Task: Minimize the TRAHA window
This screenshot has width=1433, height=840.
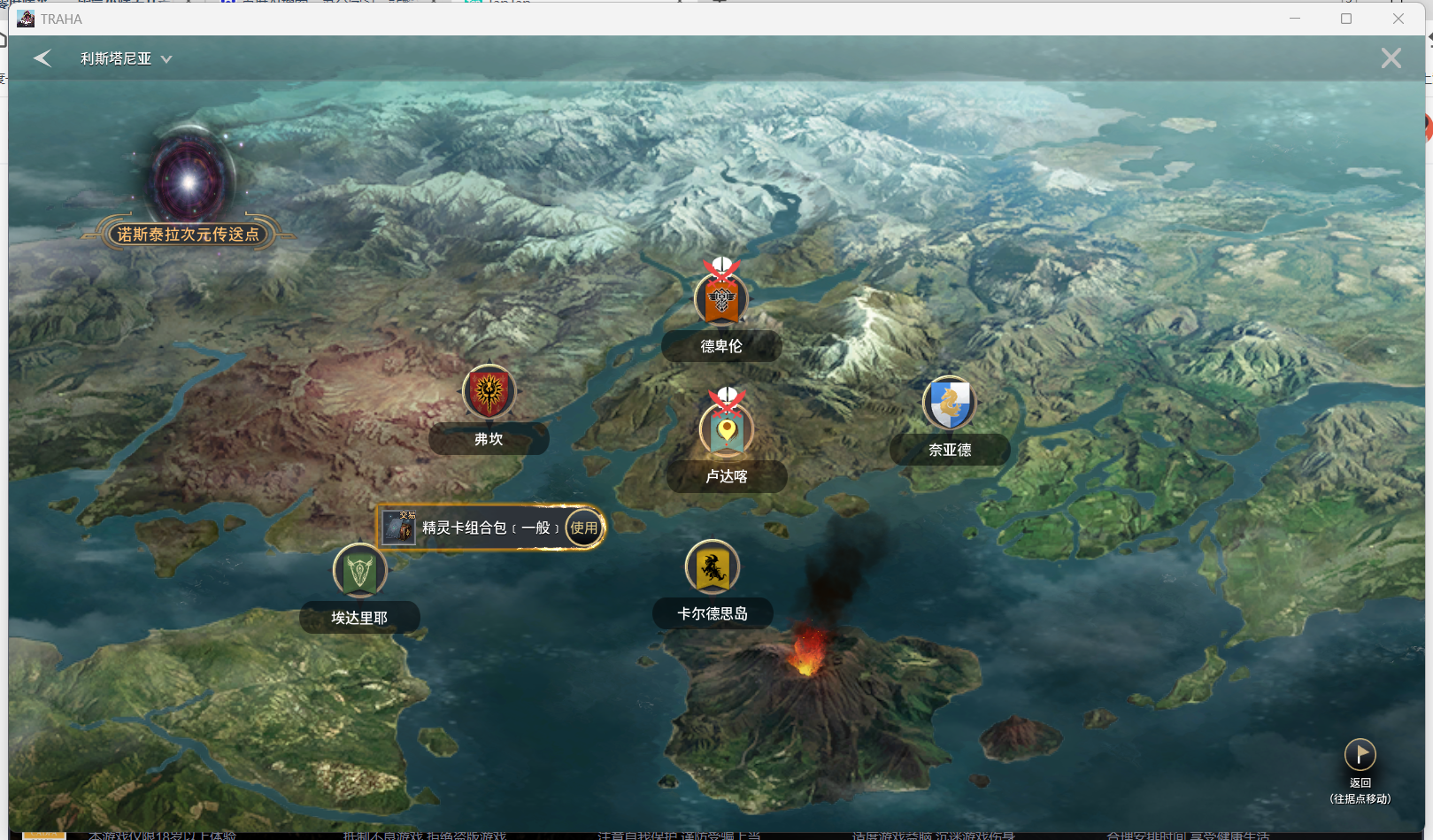Action: click(x=1295, y=19)
